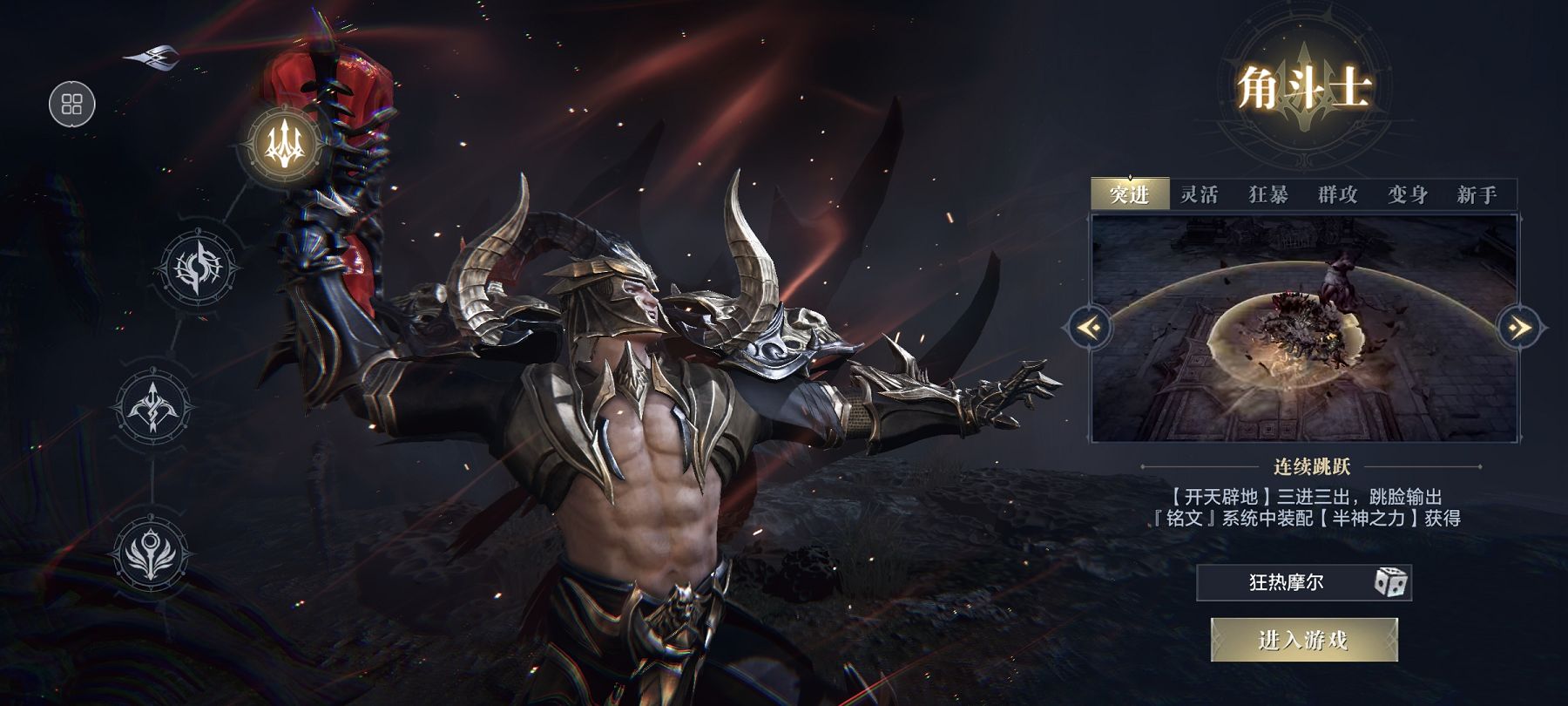This screenshot has width=1568, height=706.
Task: Open the 狂暴 tab
Action: pos(1268,194)
